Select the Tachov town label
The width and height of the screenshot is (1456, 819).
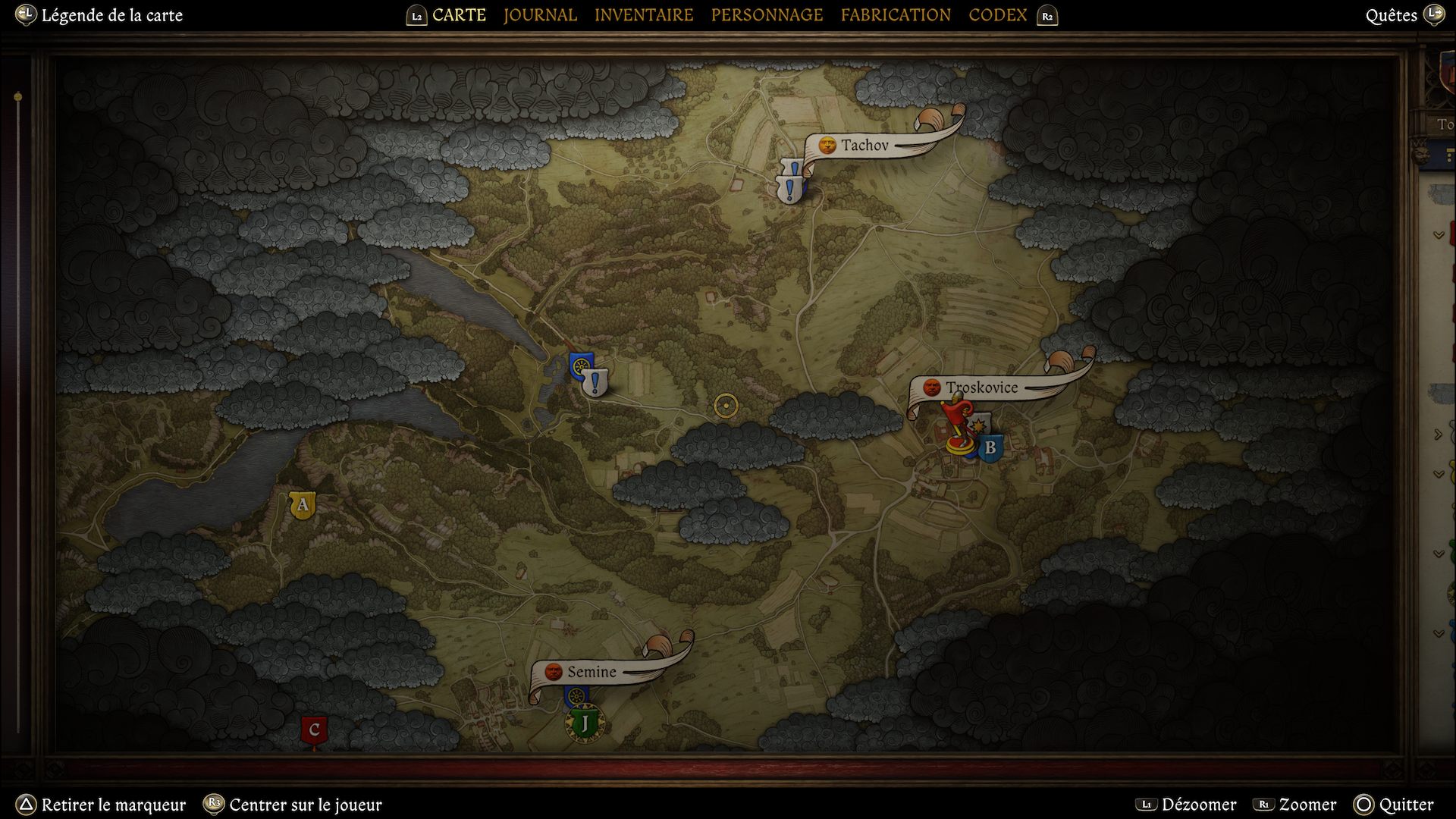(864, 145)
